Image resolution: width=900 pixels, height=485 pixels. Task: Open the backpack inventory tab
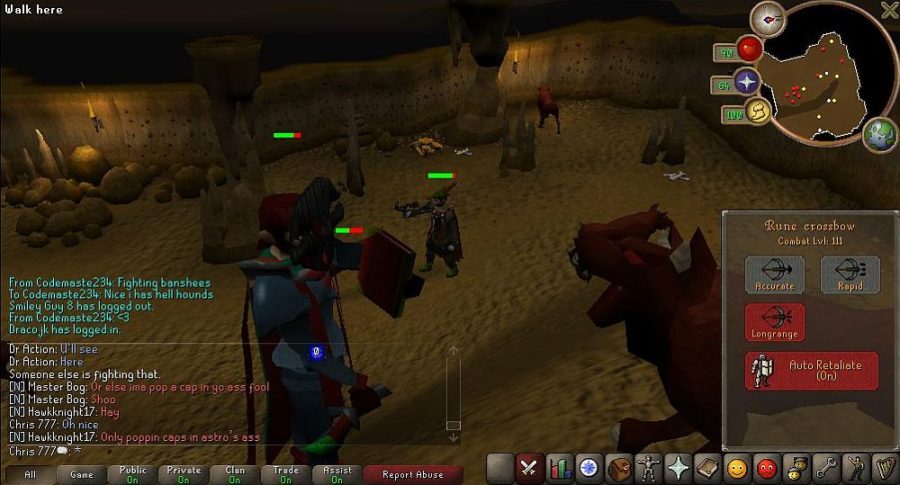point(619,467)
